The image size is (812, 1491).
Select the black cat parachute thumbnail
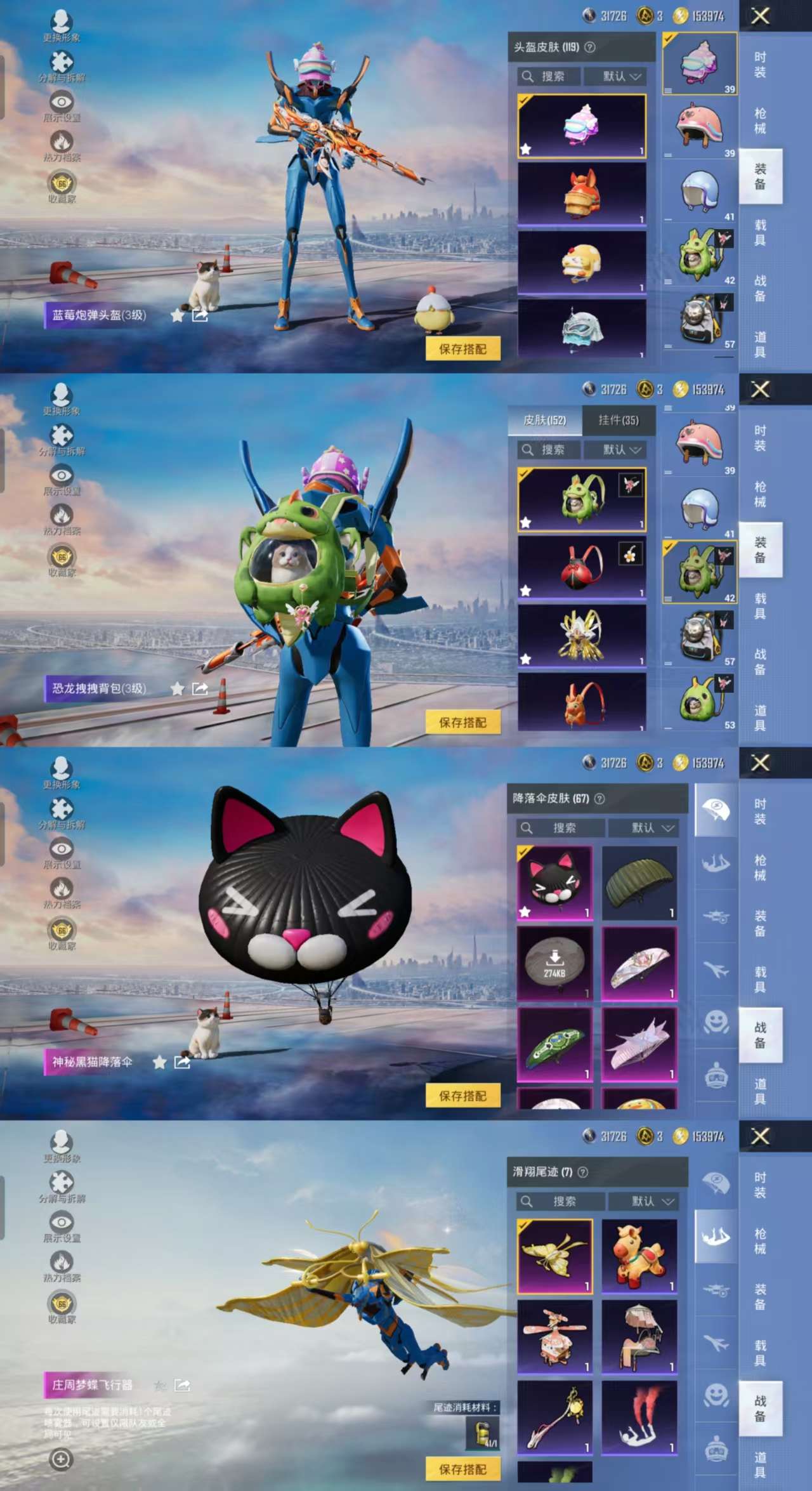[x=554, y=883]
